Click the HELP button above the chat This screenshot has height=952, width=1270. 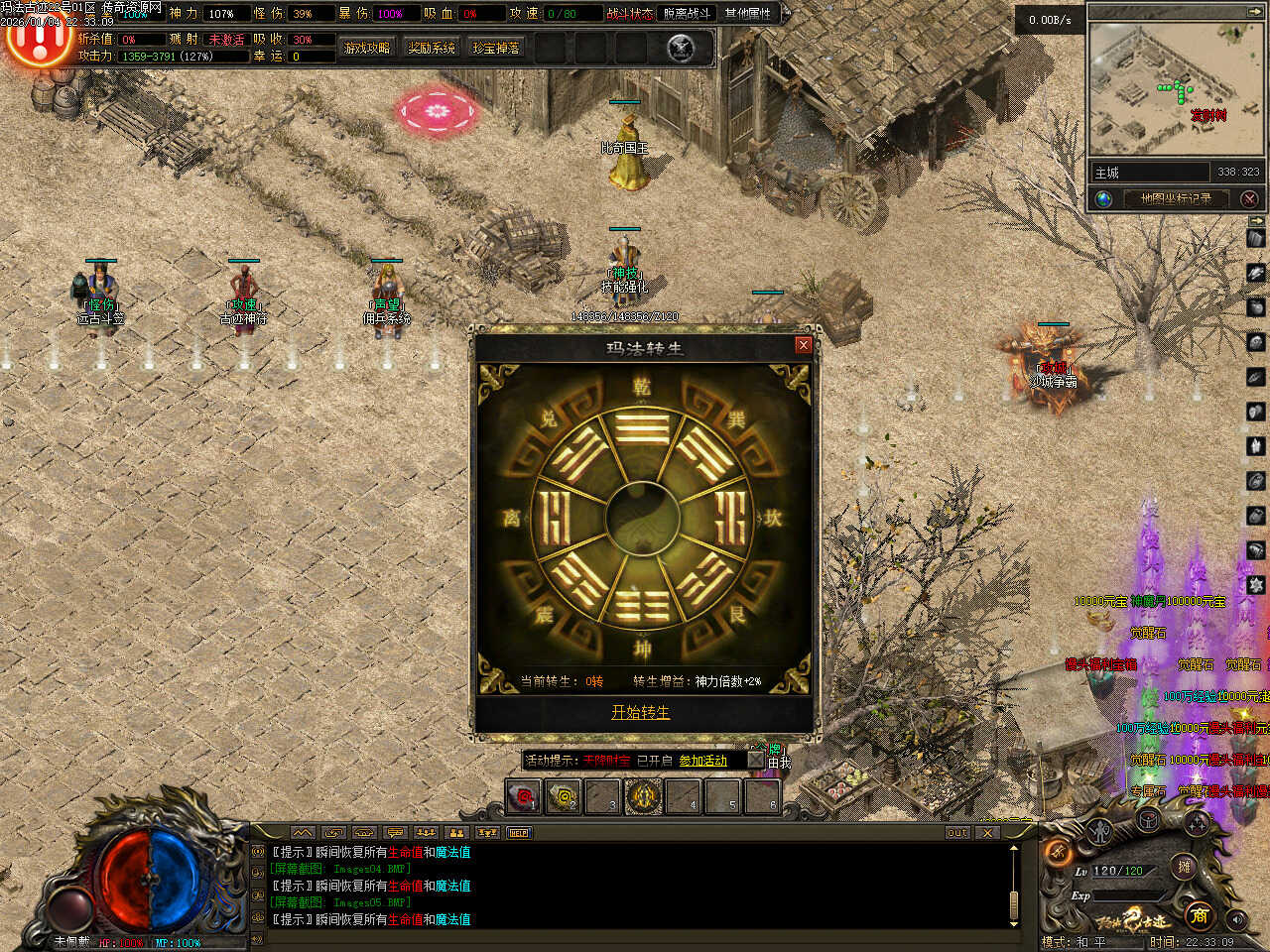[519, 833]
